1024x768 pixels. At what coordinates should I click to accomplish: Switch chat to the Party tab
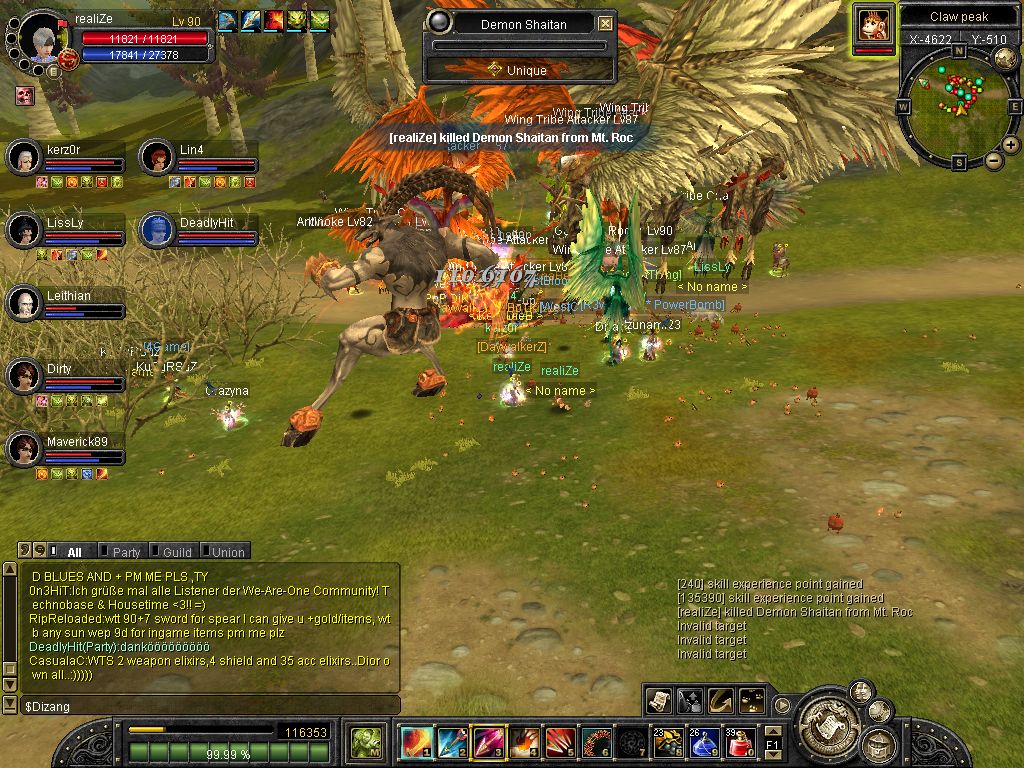(126, 551)
